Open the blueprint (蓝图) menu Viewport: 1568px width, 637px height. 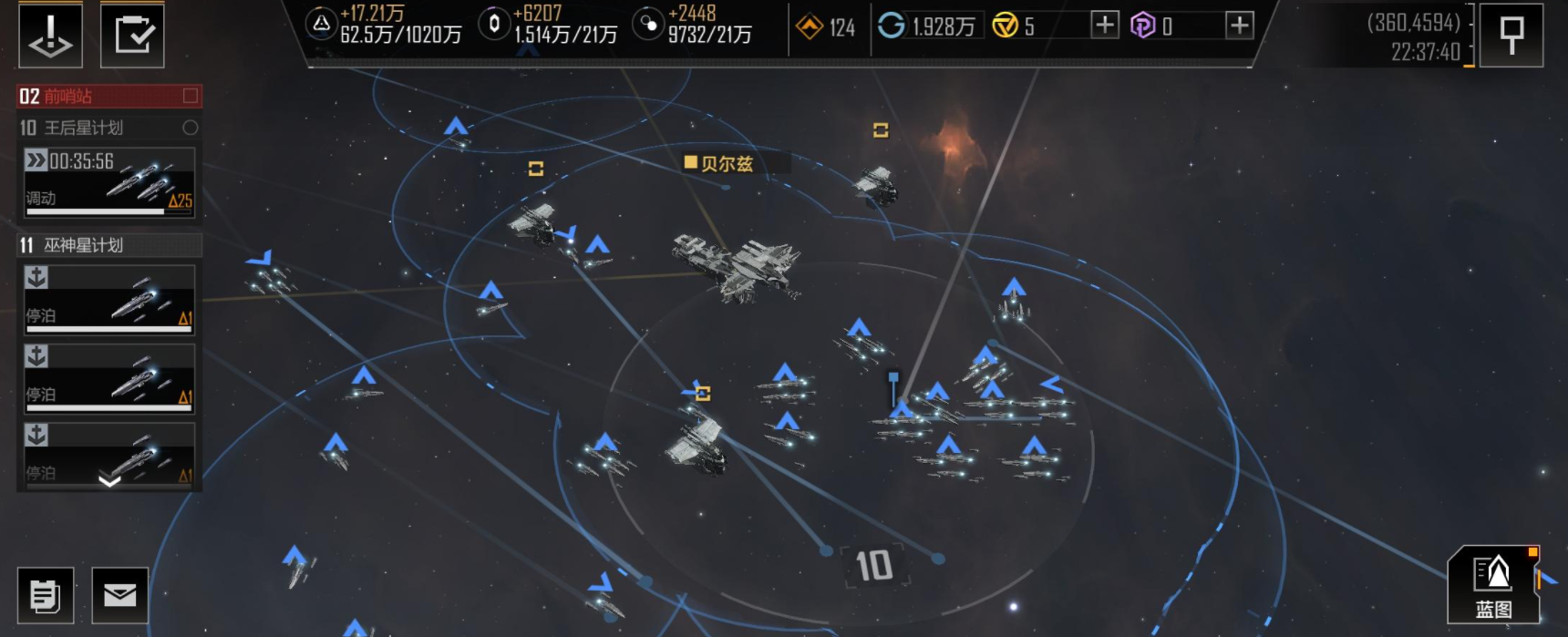[1493, 585]
